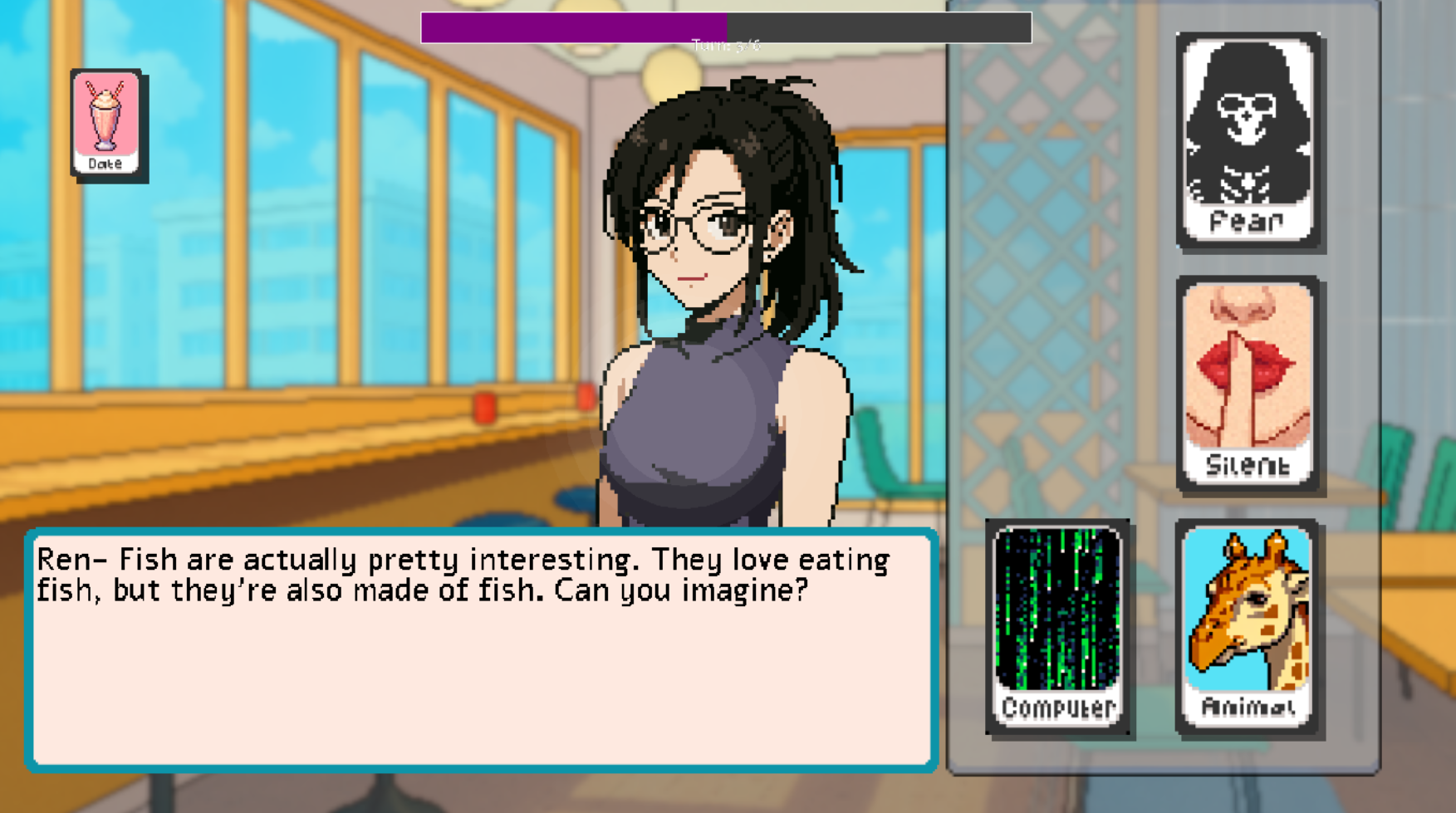Click the Date milkshake card
The image size is (1456, 813).
pyautogui.click(x=107, y=125)
